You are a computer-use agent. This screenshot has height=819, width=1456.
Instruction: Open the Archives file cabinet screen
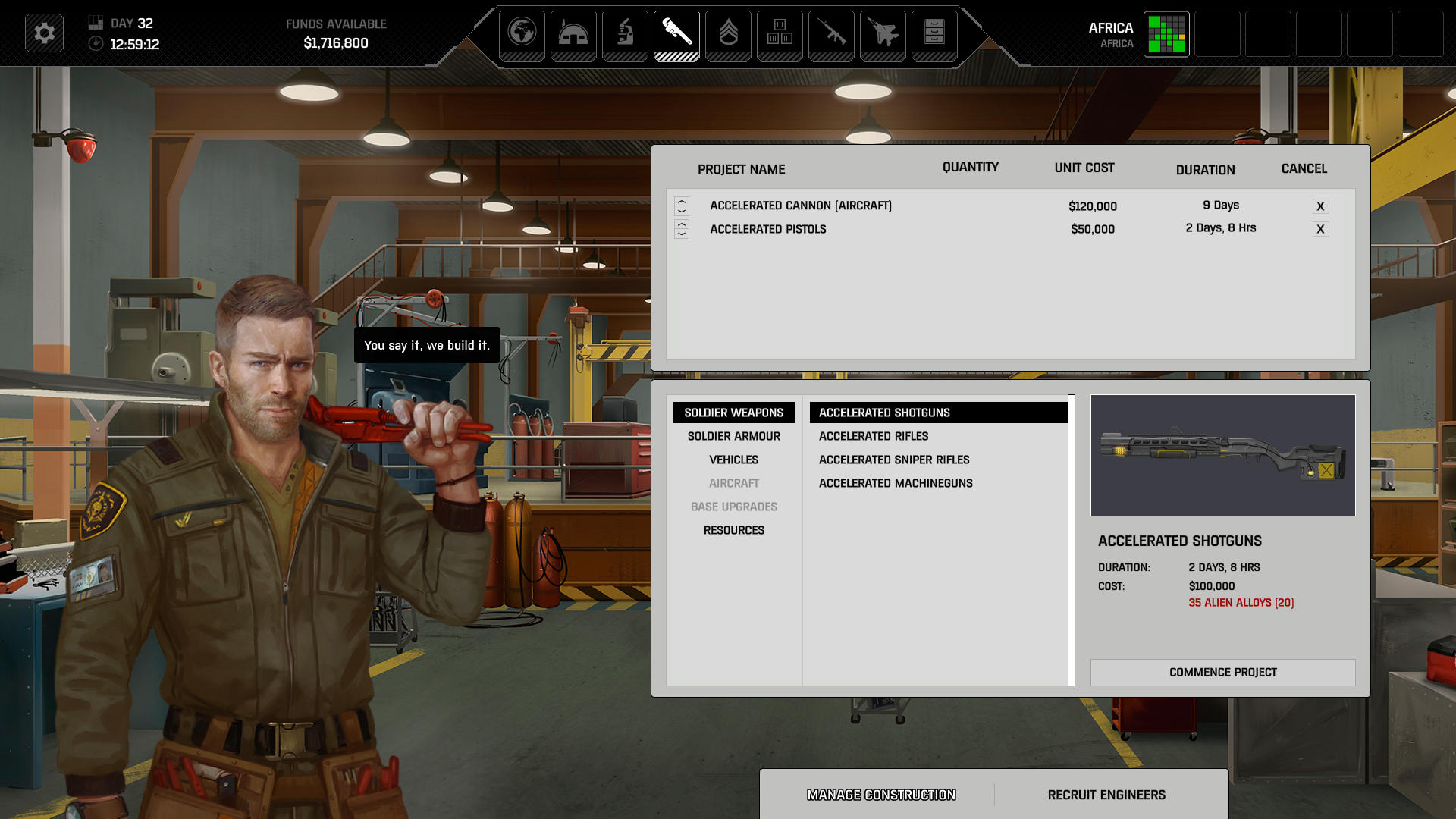coord(934,33)
